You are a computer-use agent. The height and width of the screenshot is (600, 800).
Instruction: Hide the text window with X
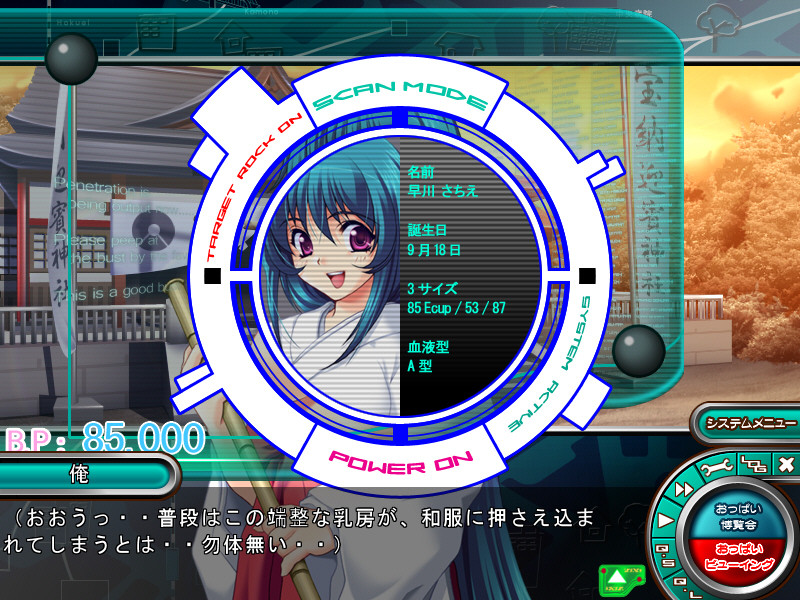point(785,465)
